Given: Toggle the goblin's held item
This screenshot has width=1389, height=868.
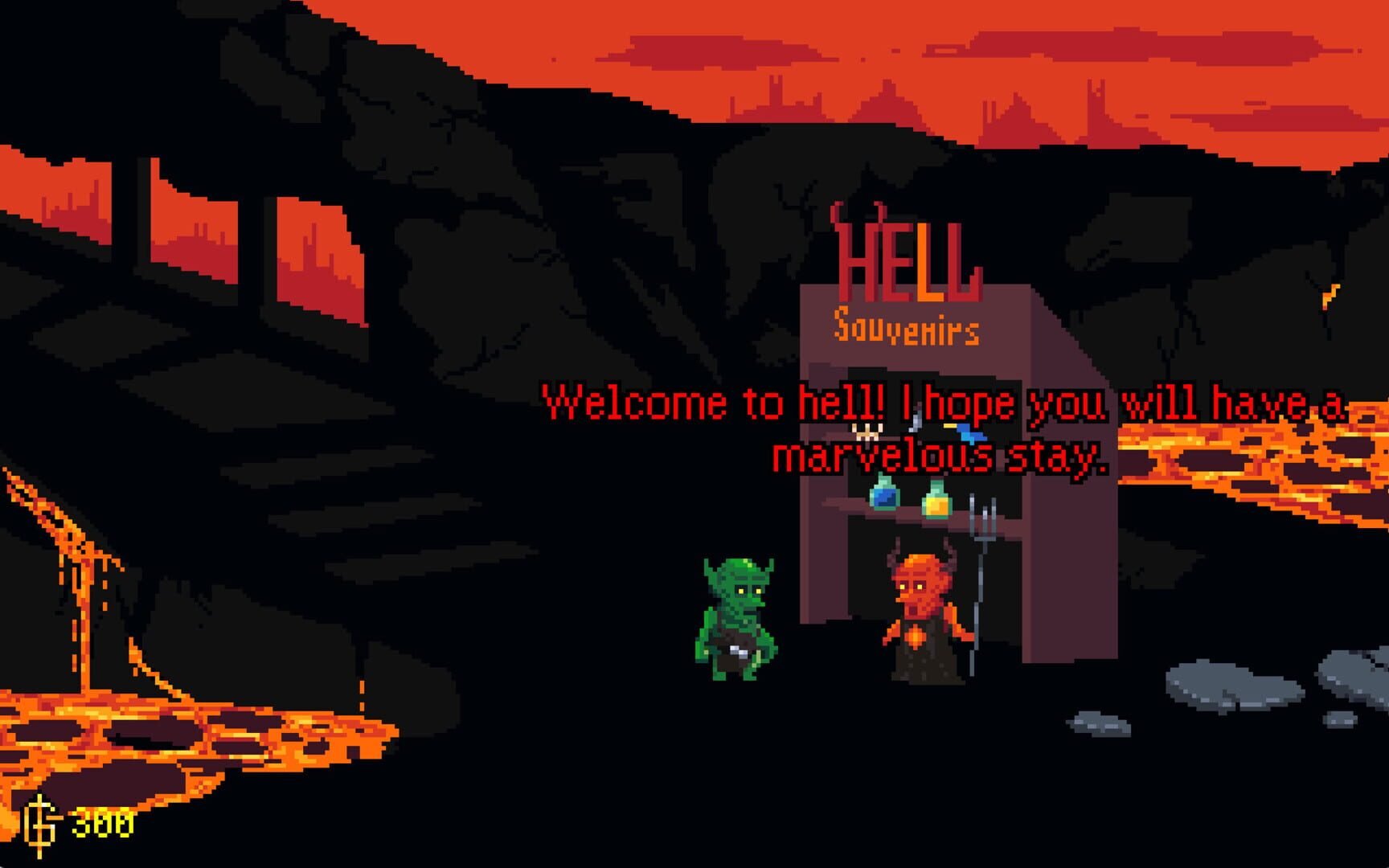Looking at the screenshot, I should coord(737,653).
